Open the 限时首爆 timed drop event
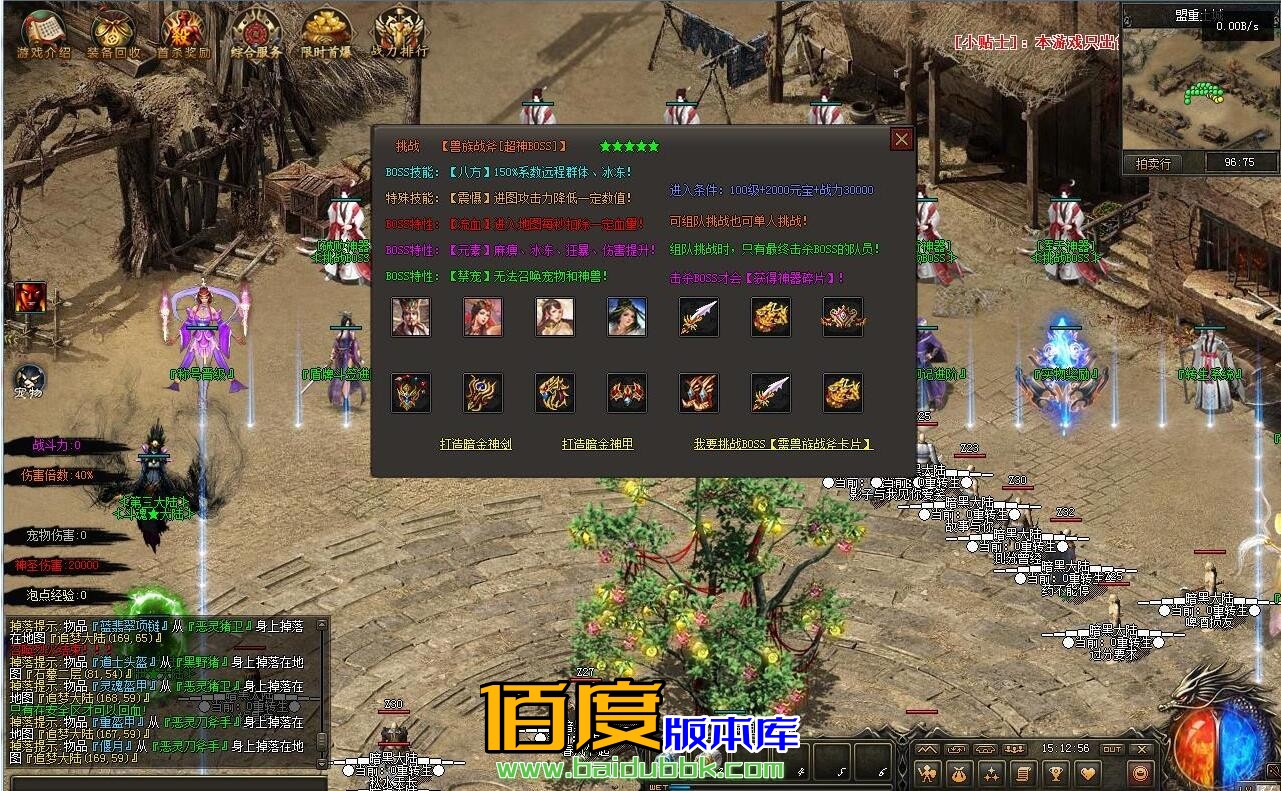The height and width of the screenshot is (791, 1281). click(326, 34)
